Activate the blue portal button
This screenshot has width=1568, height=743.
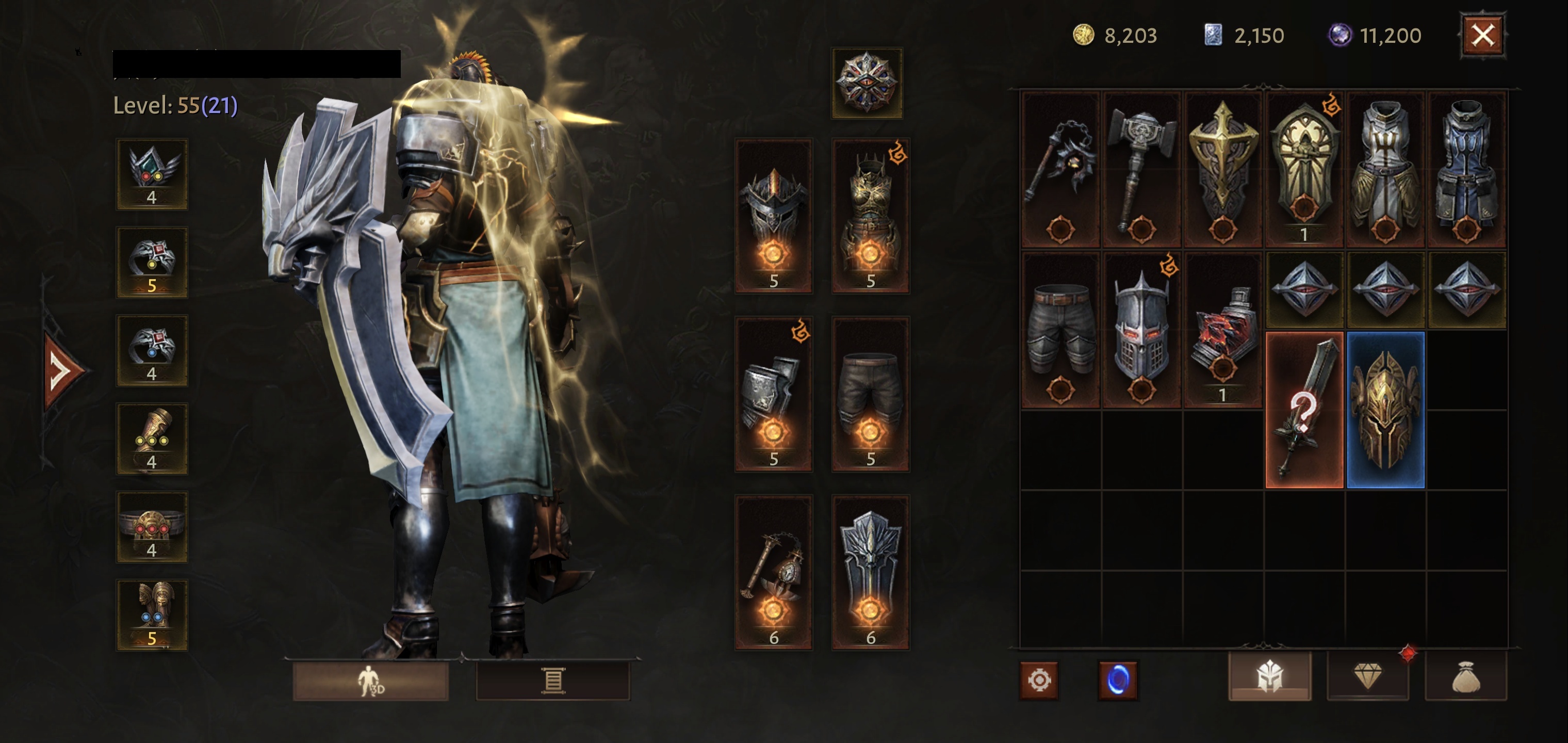pyautogui.click(x=1117, y=680)
